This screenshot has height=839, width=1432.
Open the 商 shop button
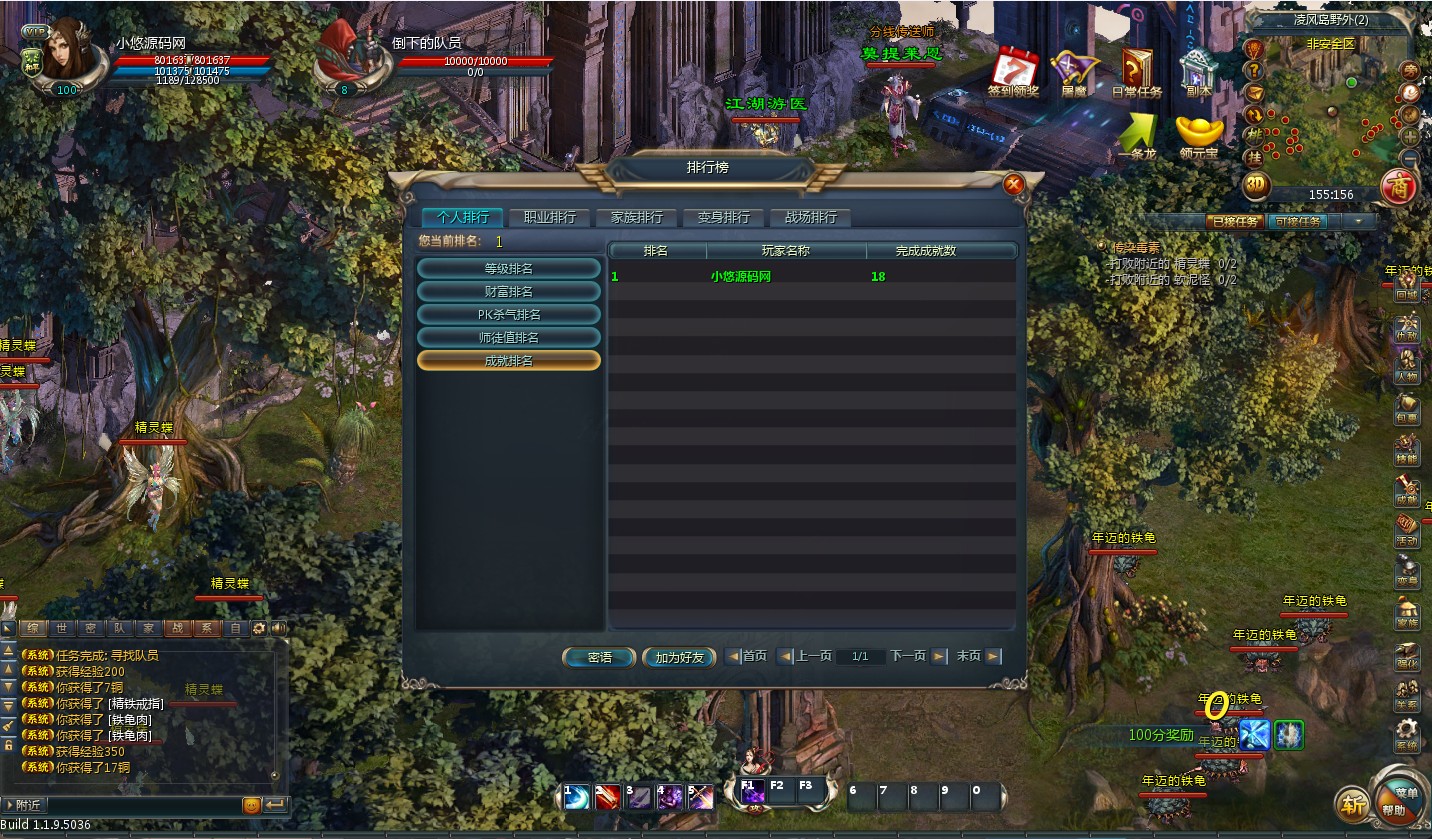tap(1398, 186)
